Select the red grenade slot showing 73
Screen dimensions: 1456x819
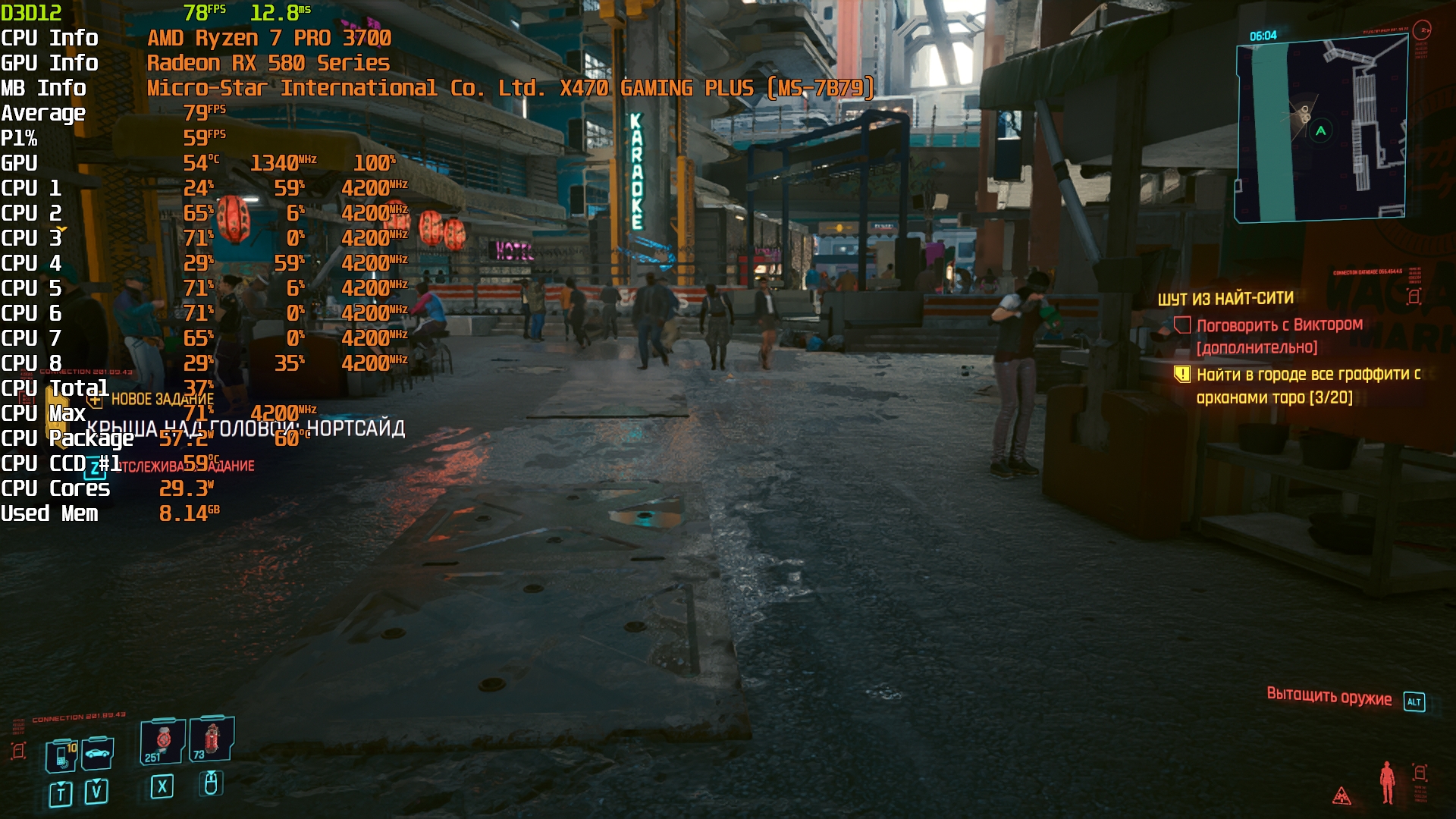(x=211, y=739)
